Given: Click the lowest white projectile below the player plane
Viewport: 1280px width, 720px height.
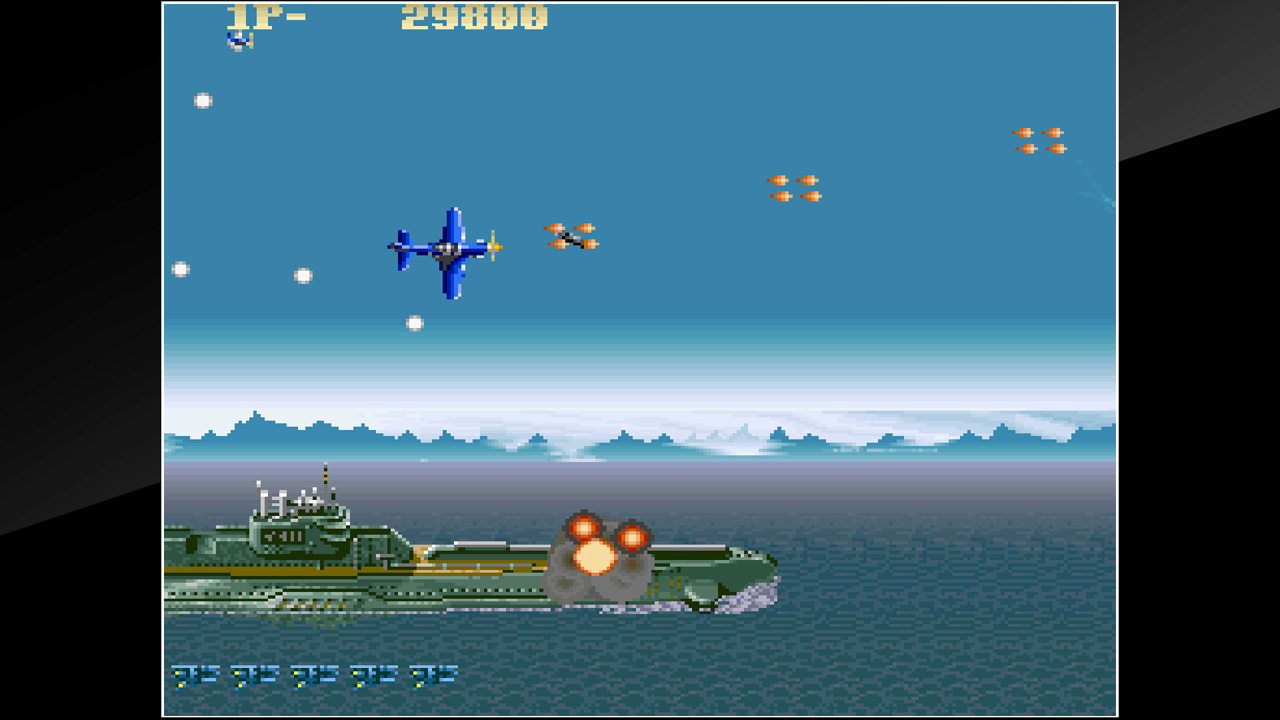Looking at the screenshot, I should [x=413, y=321].
